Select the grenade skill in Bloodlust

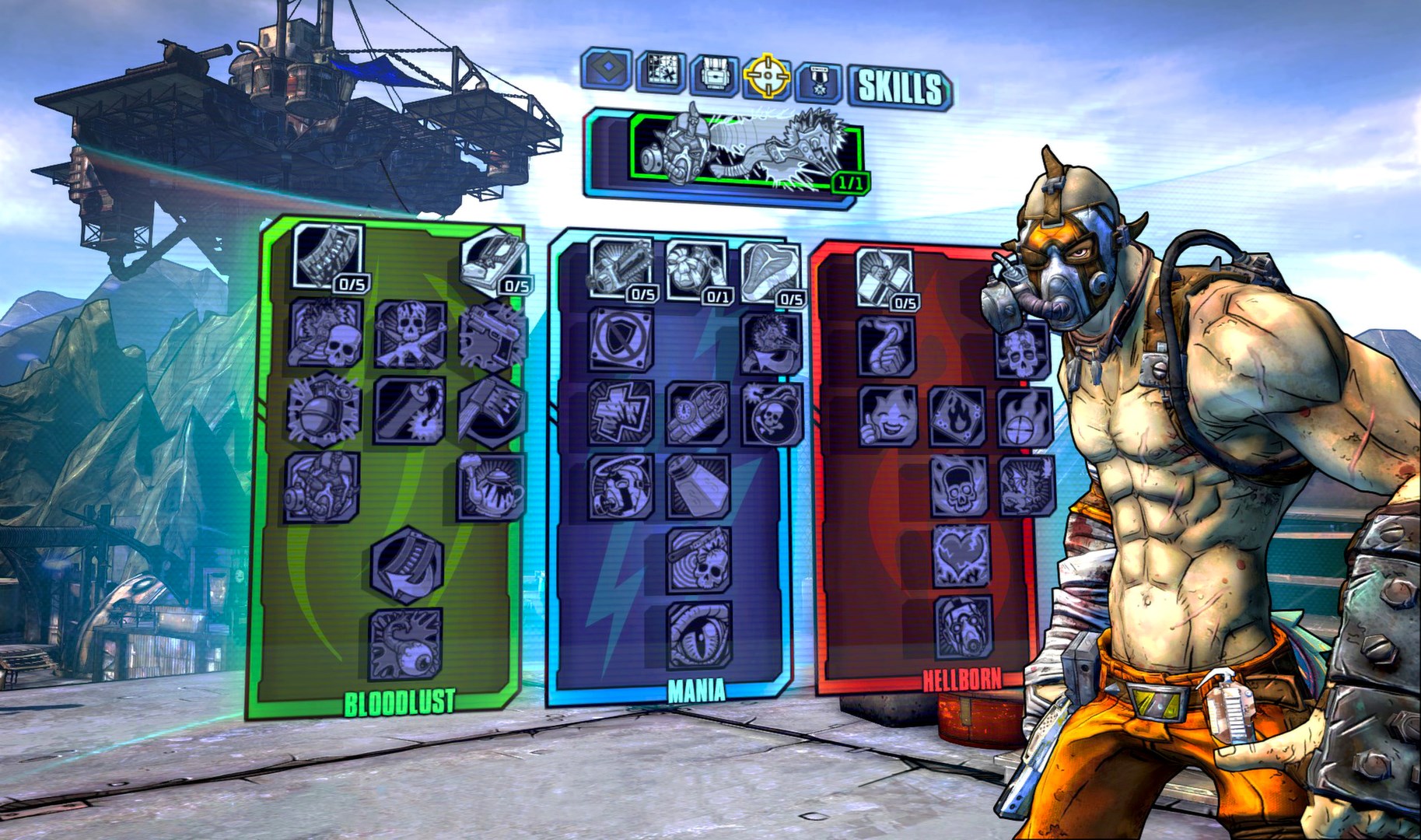pos(324,410)
